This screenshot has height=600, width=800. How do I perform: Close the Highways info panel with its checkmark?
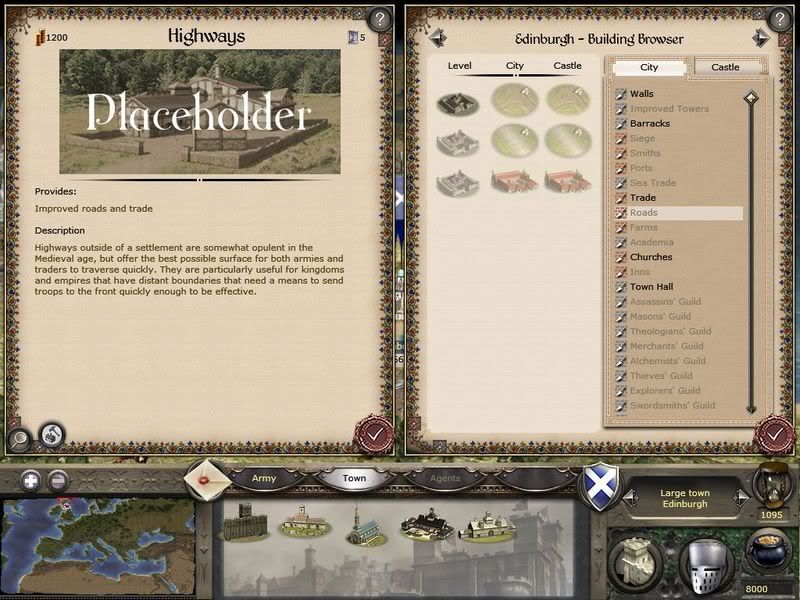(372, 435)
